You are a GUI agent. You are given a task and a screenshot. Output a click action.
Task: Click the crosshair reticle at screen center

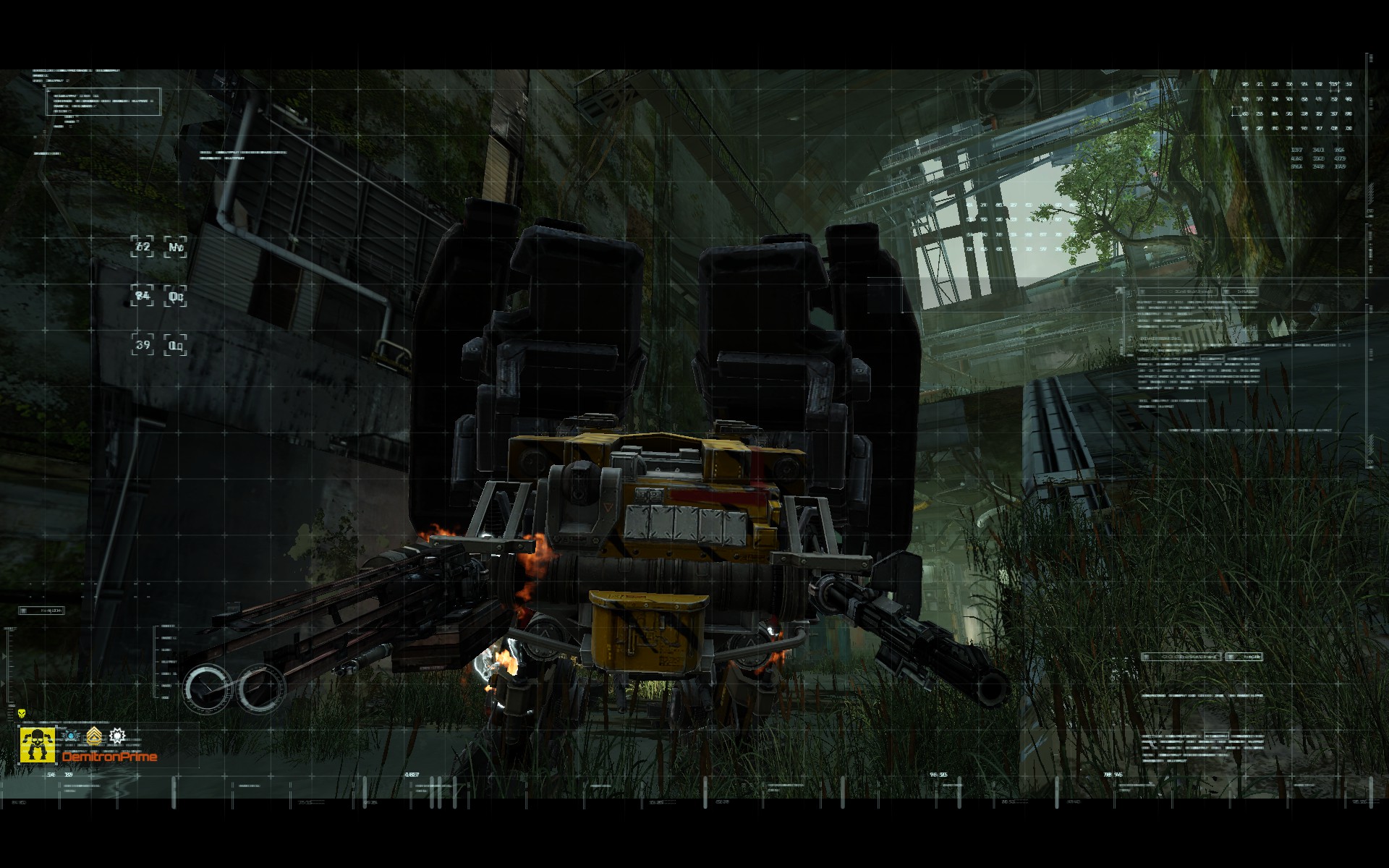click(x=694, y=434)
